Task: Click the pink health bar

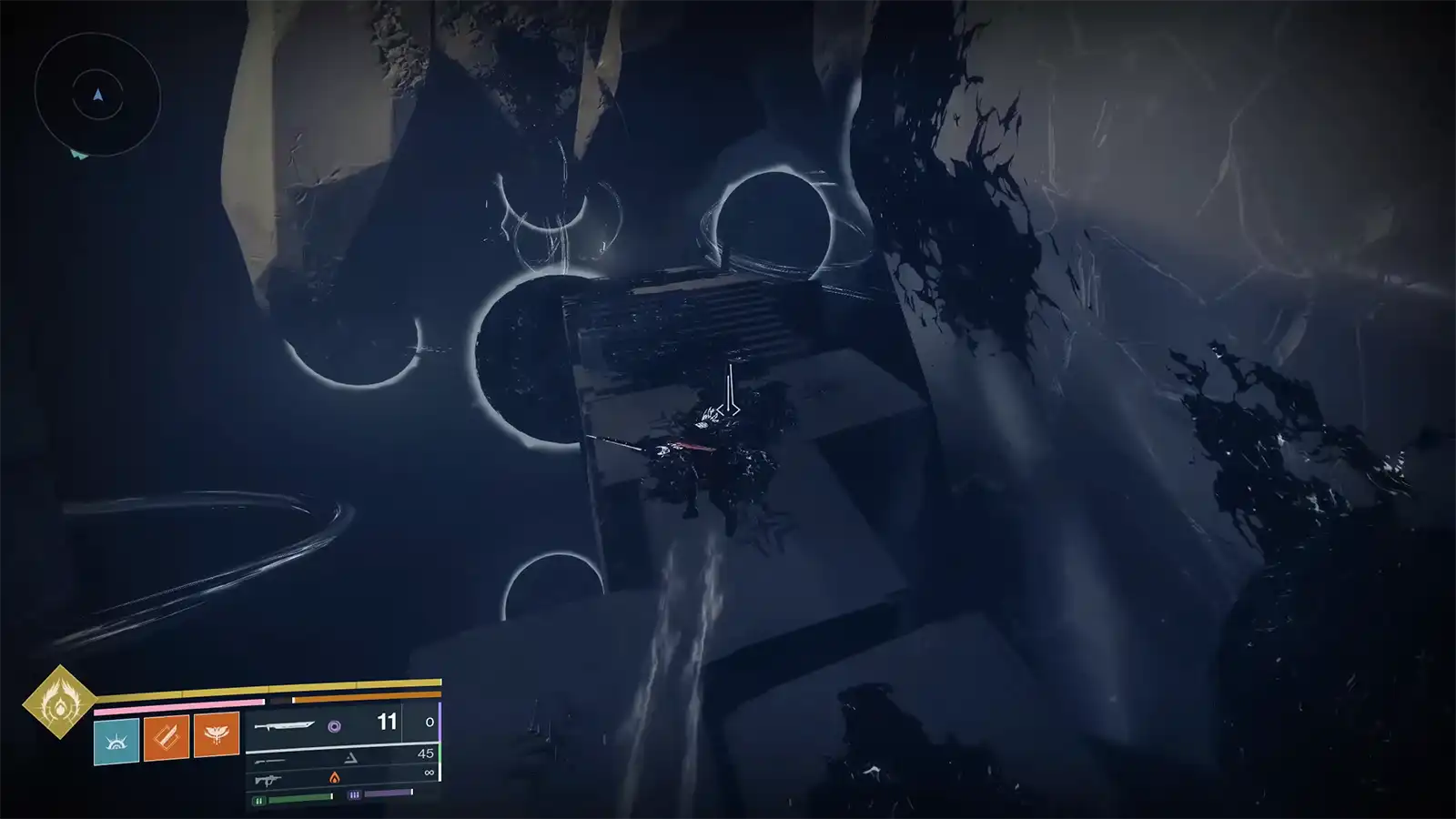Action: pyautogui.click(x=178, y=705)
